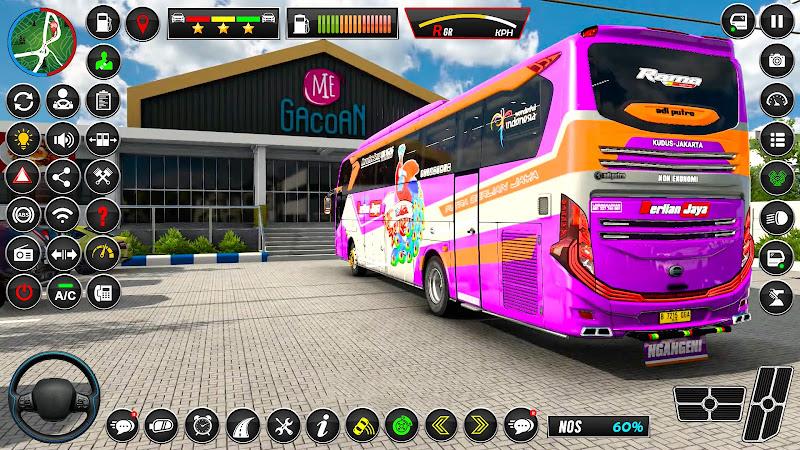
Task: Open the list menu icon
Action: pos(776,138)
